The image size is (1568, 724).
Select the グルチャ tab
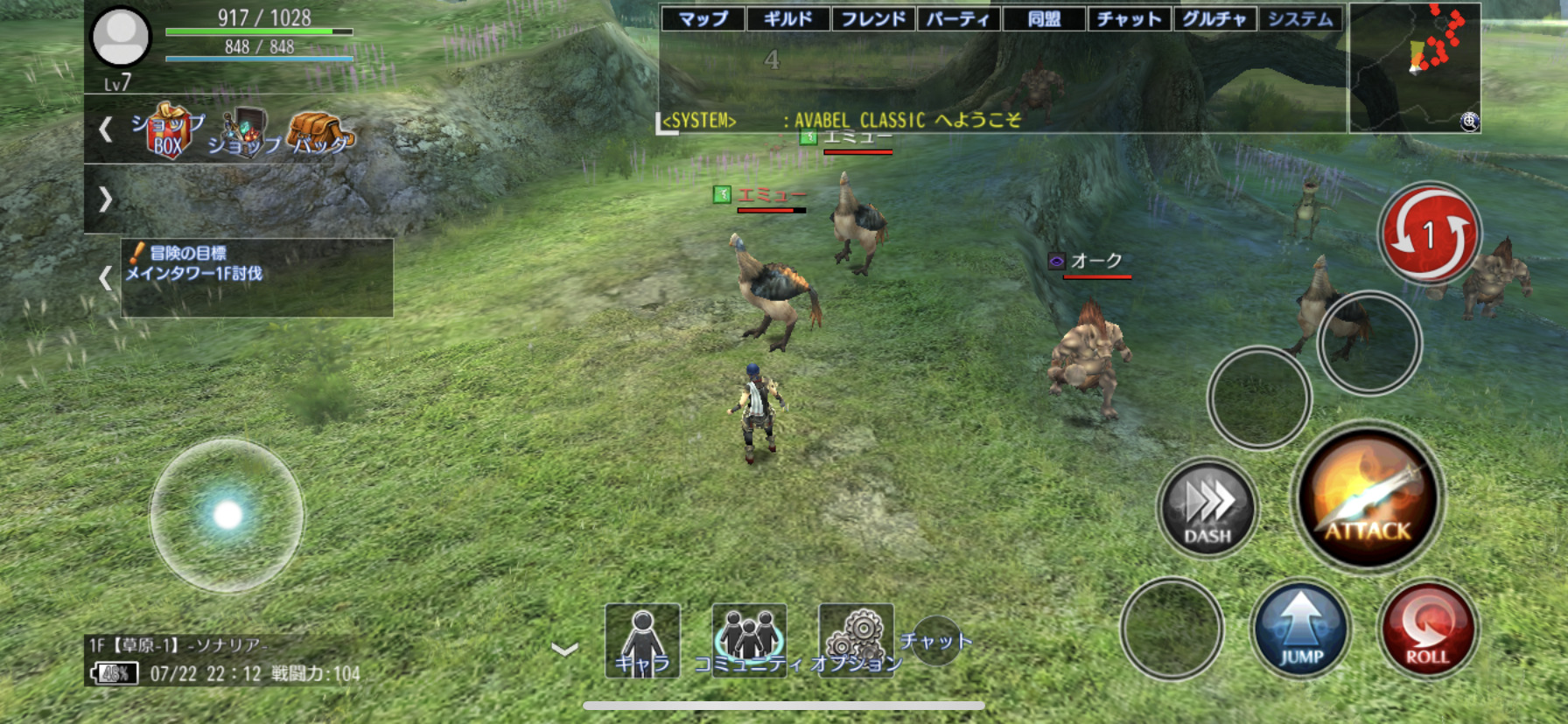coord(1214,18)
